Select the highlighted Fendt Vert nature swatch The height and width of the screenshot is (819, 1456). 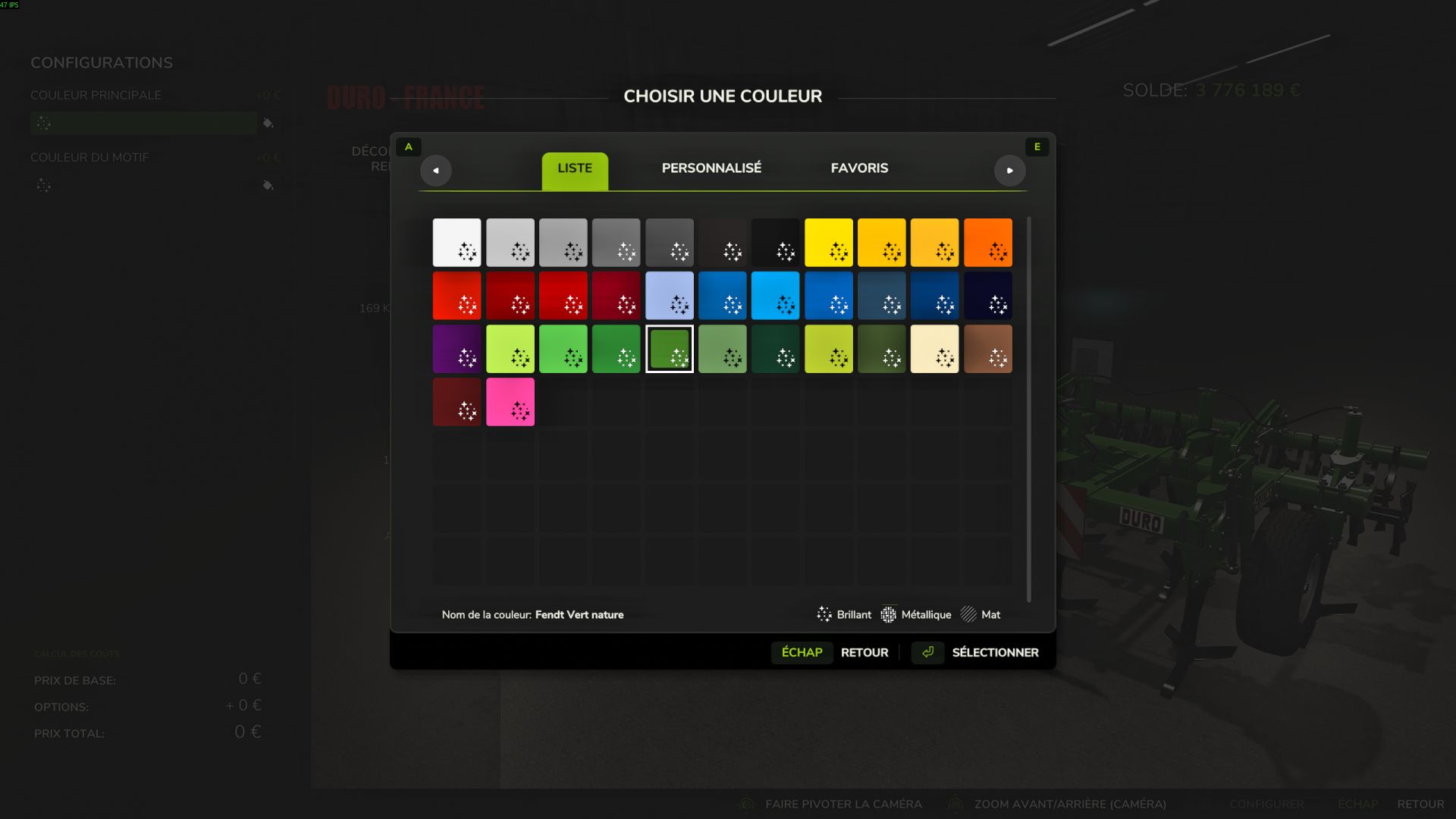point(669,349)
